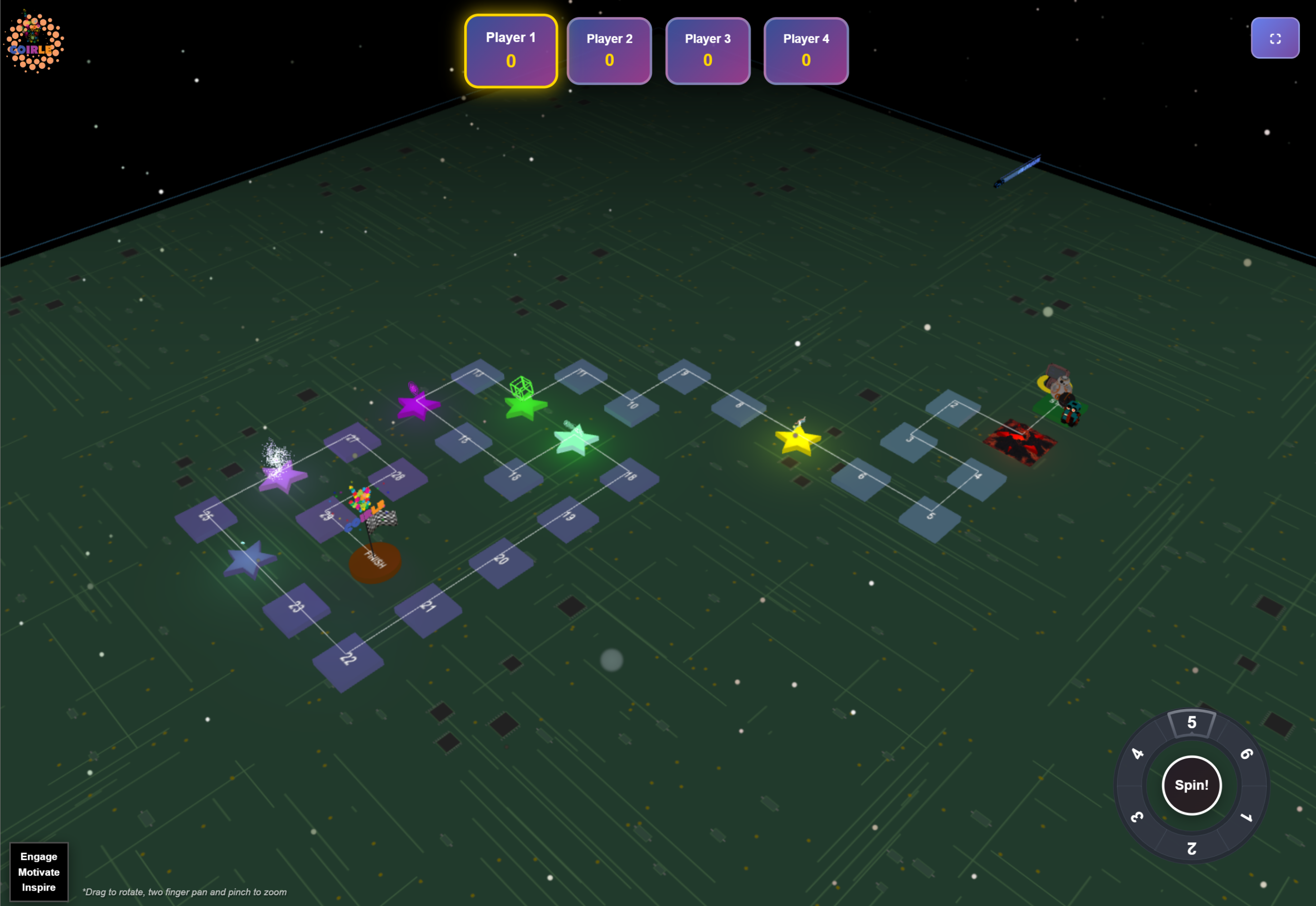Choose the Player 3 score panel
This screenshot has height=906, width=1316.
tap(707, 51)
